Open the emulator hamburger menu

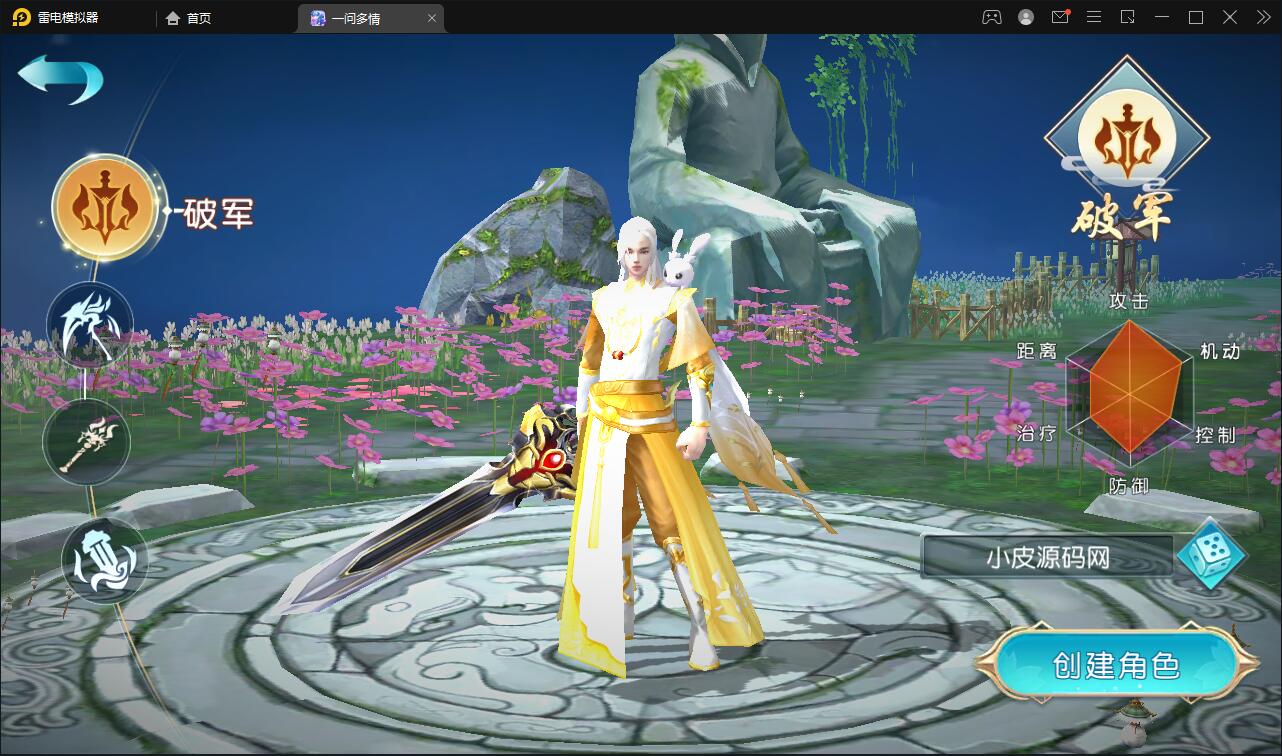tap(1094, 17)
